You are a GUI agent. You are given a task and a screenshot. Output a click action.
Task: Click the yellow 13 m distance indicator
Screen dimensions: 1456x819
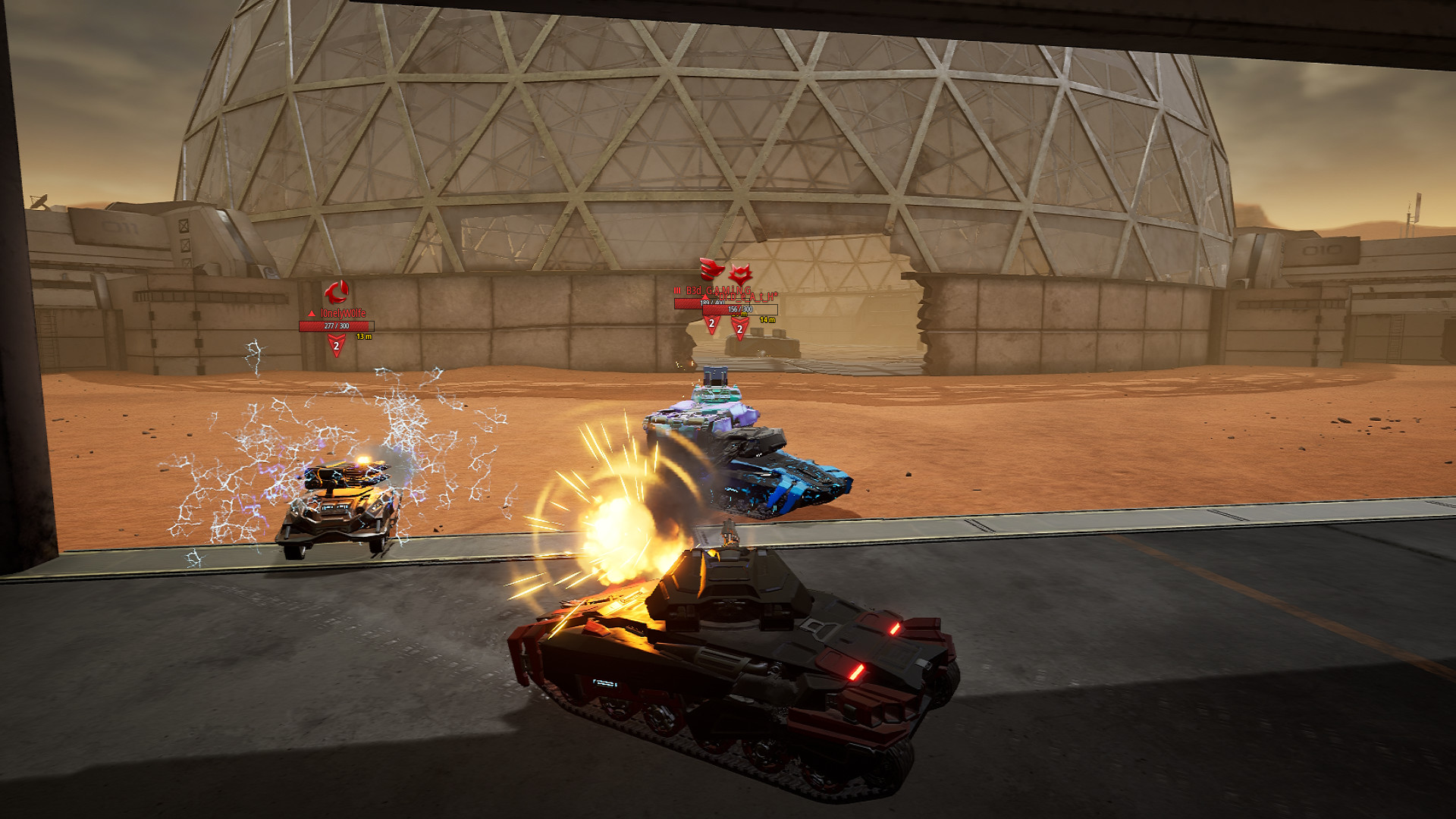[364, 337]
